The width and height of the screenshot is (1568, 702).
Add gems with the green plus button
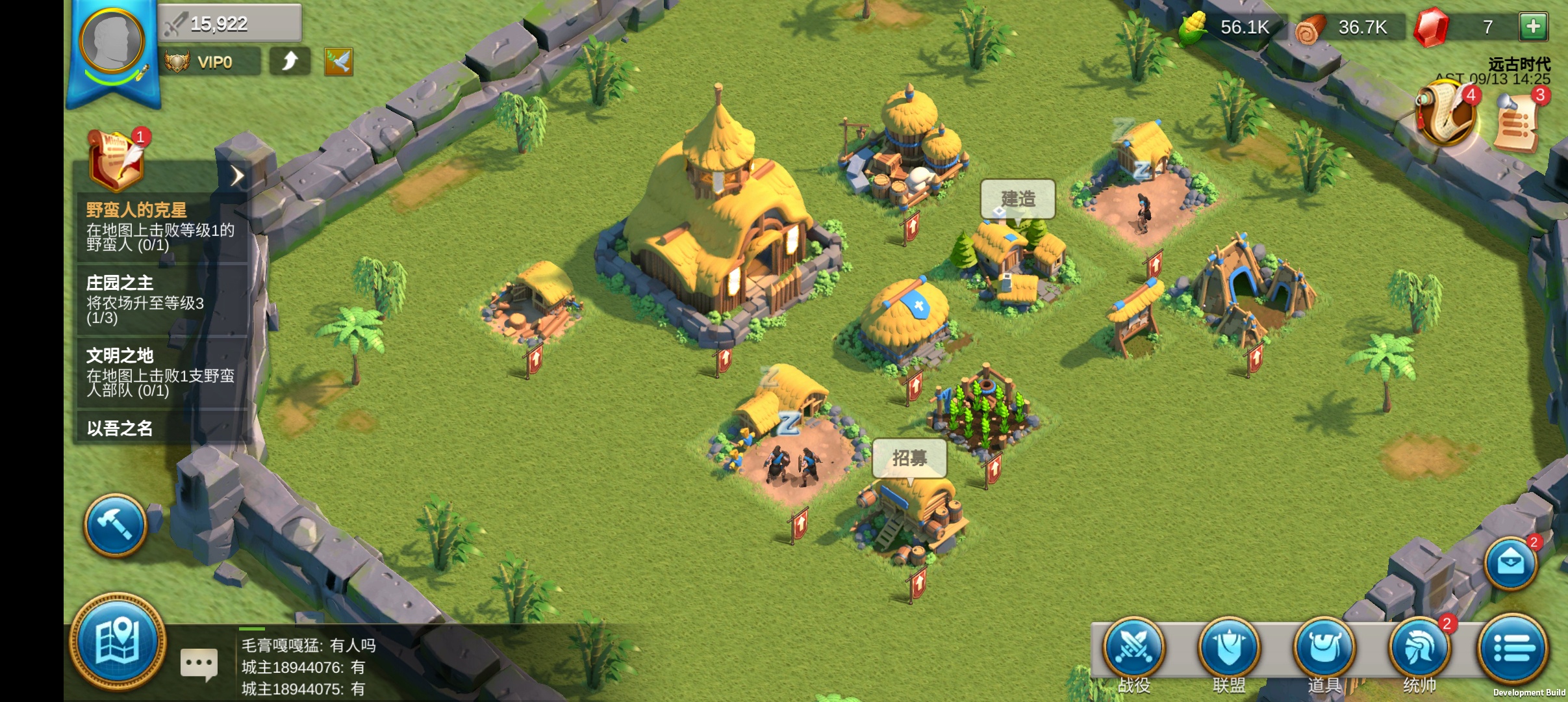coord(1533,27)
